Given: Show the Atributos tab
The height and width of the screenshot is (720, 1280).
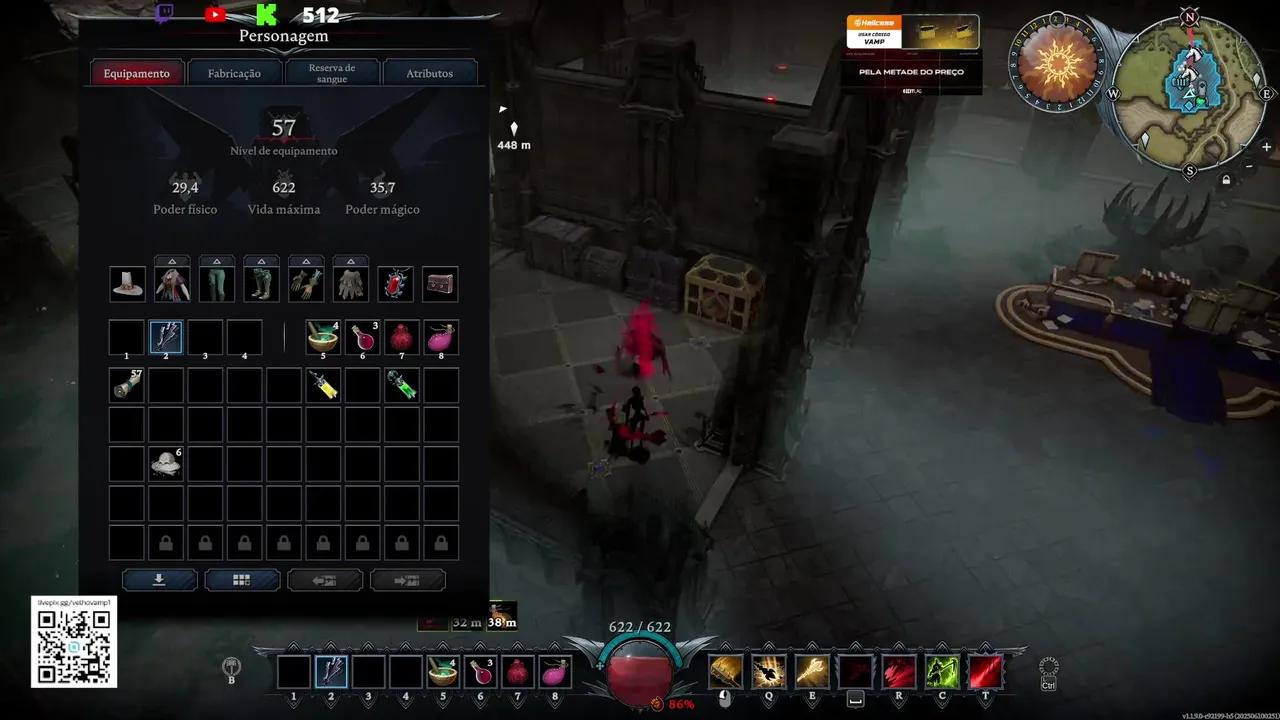Looking at the screenshot, I should click(430, 73).
